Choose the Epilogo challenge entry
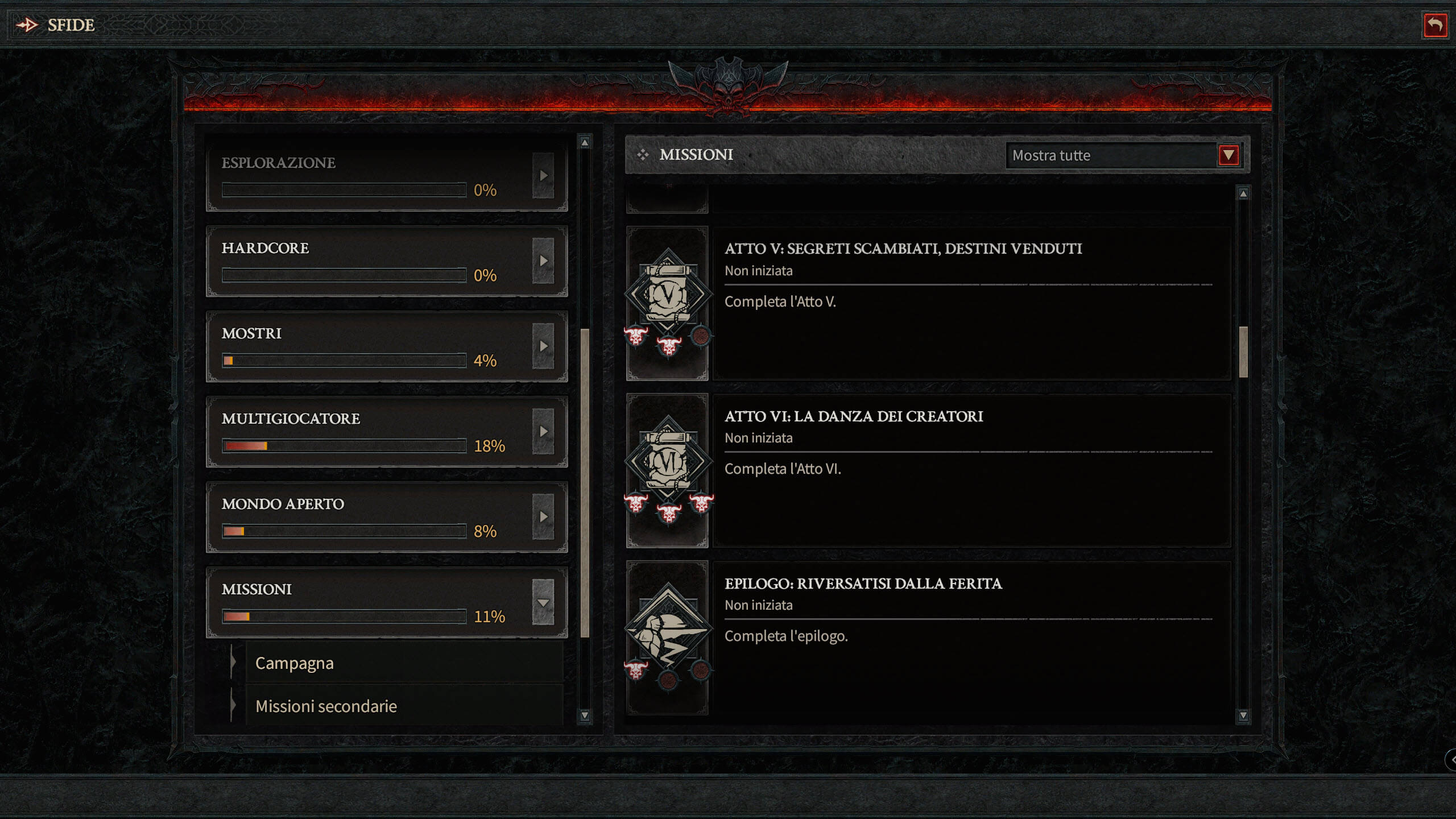The image size is (1456, 819). tap(970, 637)
